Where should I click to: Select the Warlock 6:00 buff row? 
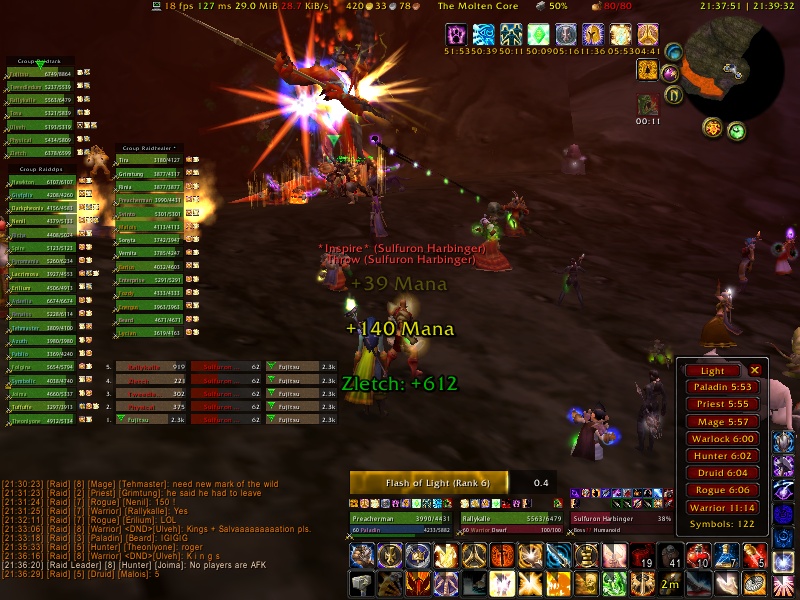pyautogui.click(x=719, y=439)
